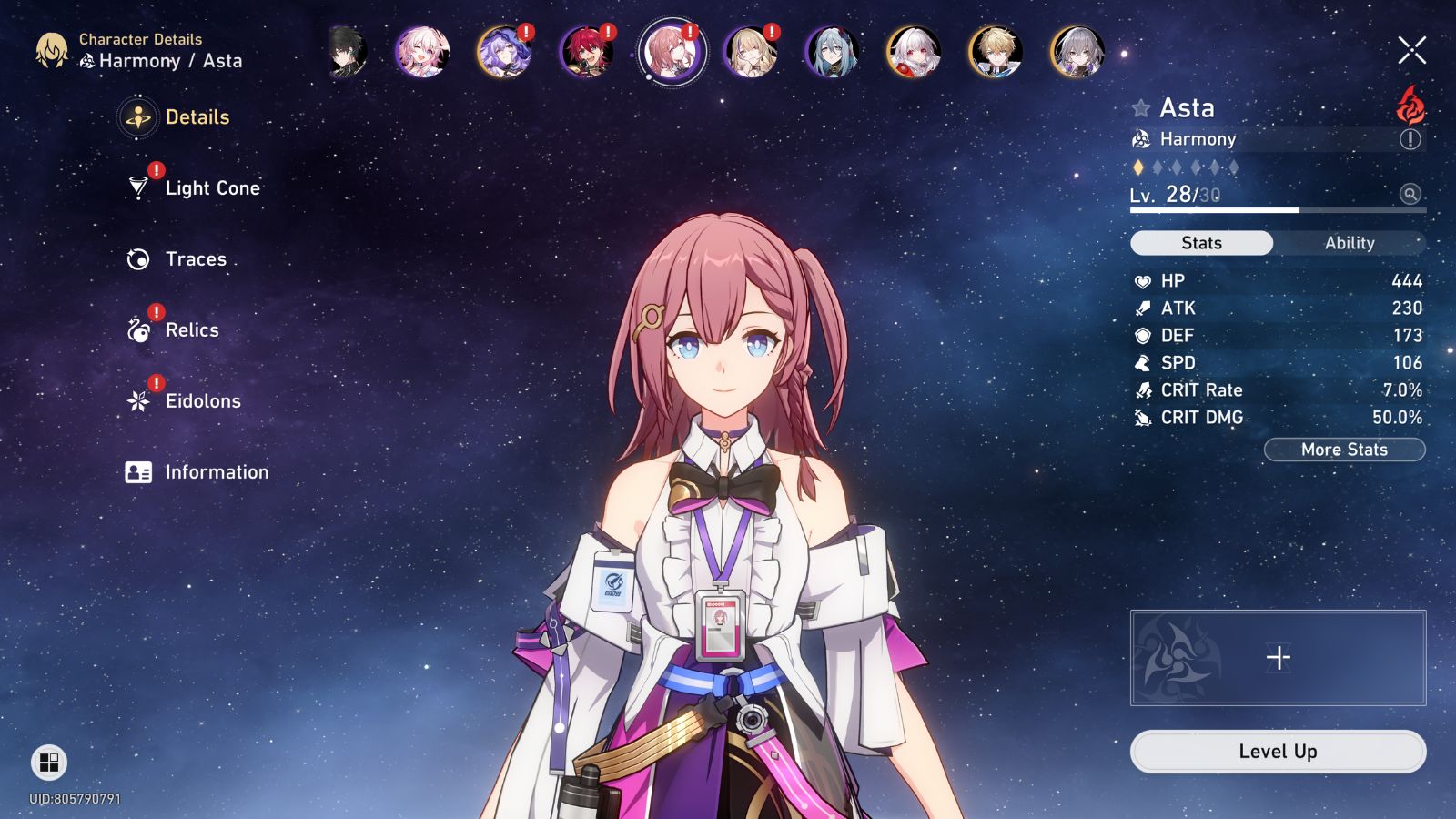Viewport: 1456px width, 819px height.
Task: Open the Light Cone panel
Action: pos(211,187)
